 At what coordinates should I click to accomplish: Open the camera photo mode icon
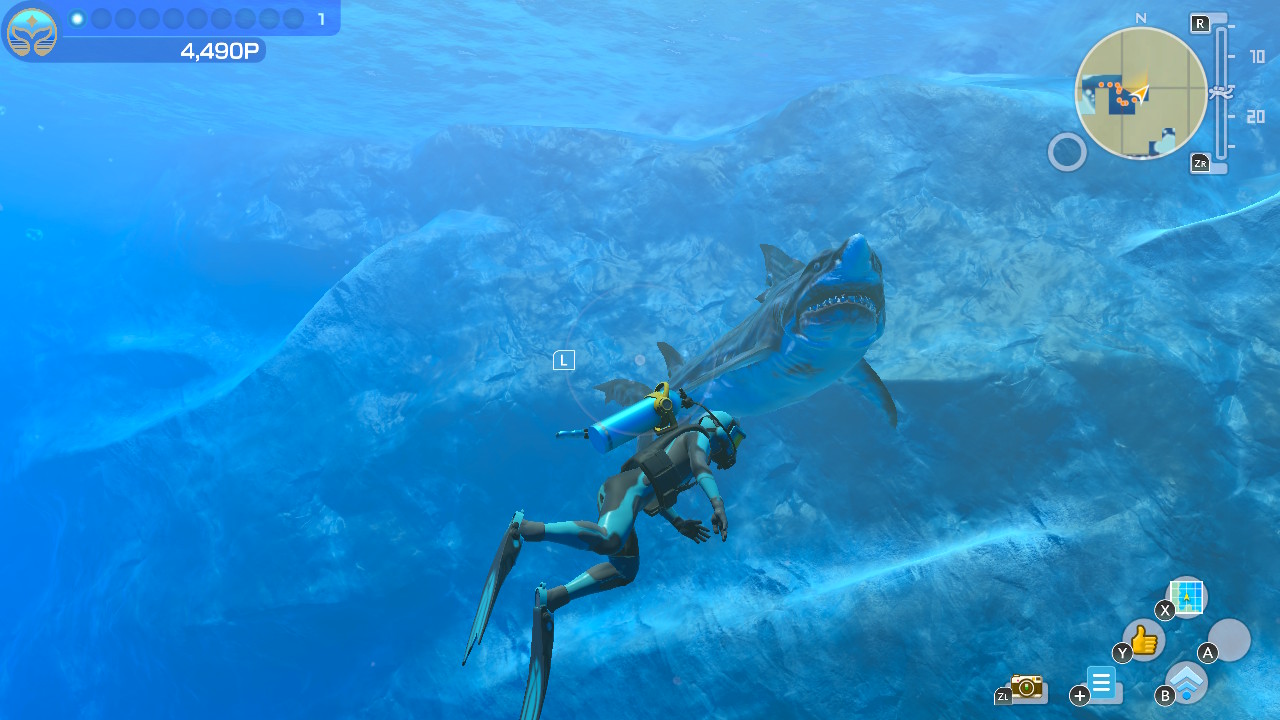coord(1026,686)
